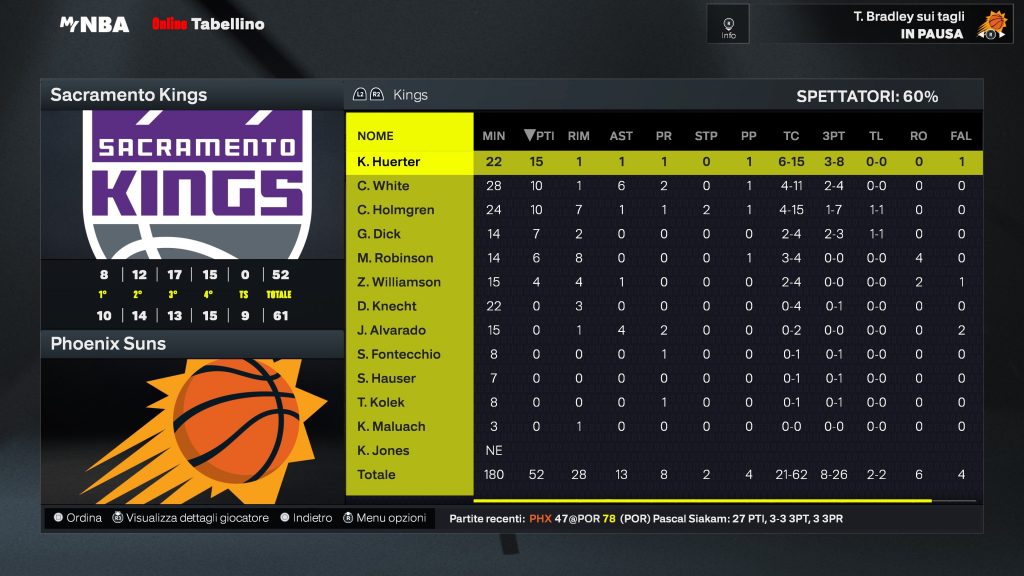The height and width of the screenshot is (576, 1024).
Task: Select the Phoenix Suns team panel
Action: [191, 344]
